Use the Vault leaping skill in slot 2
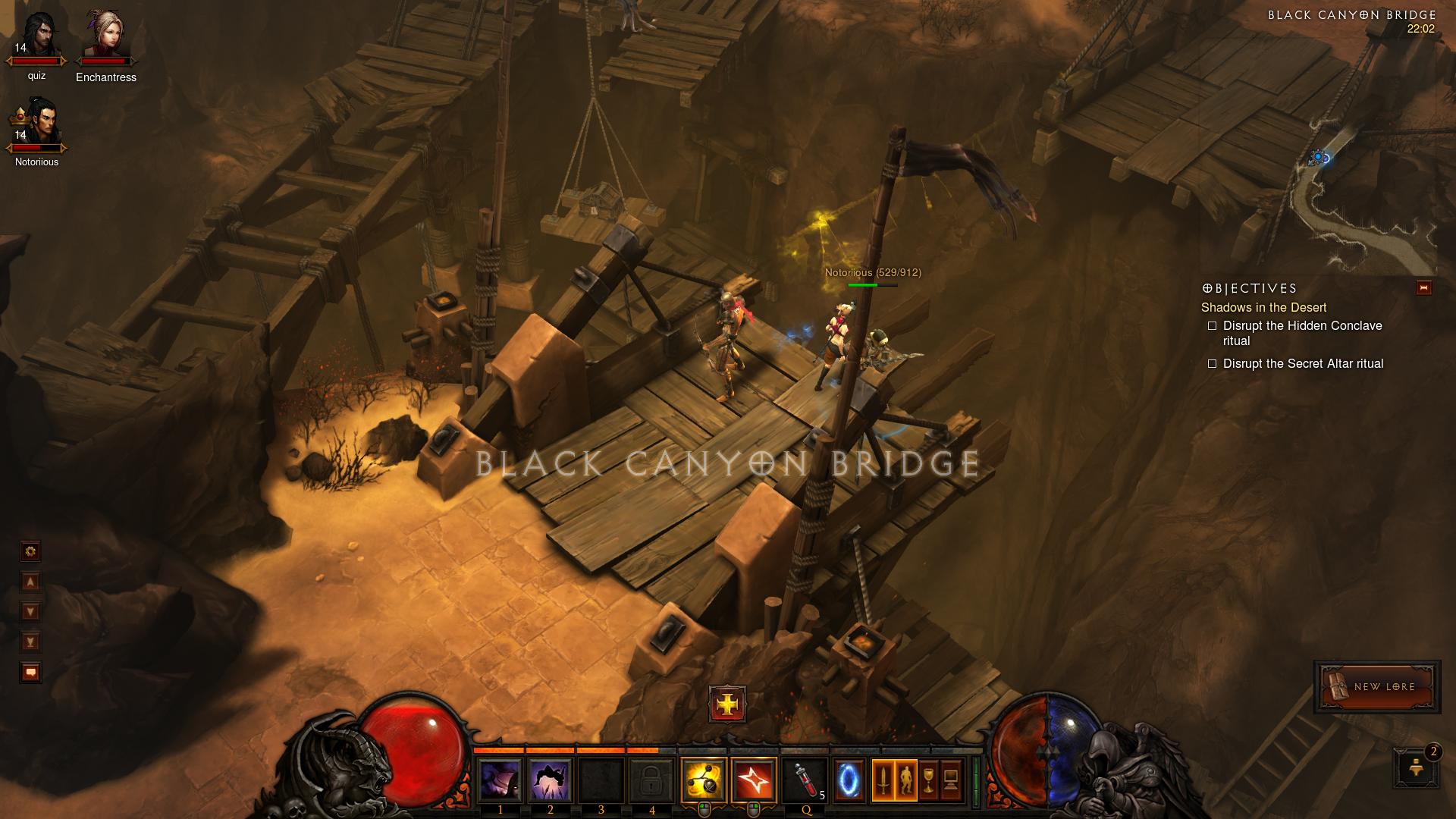This screenshot has height=819, width=1456. (550, 780)
